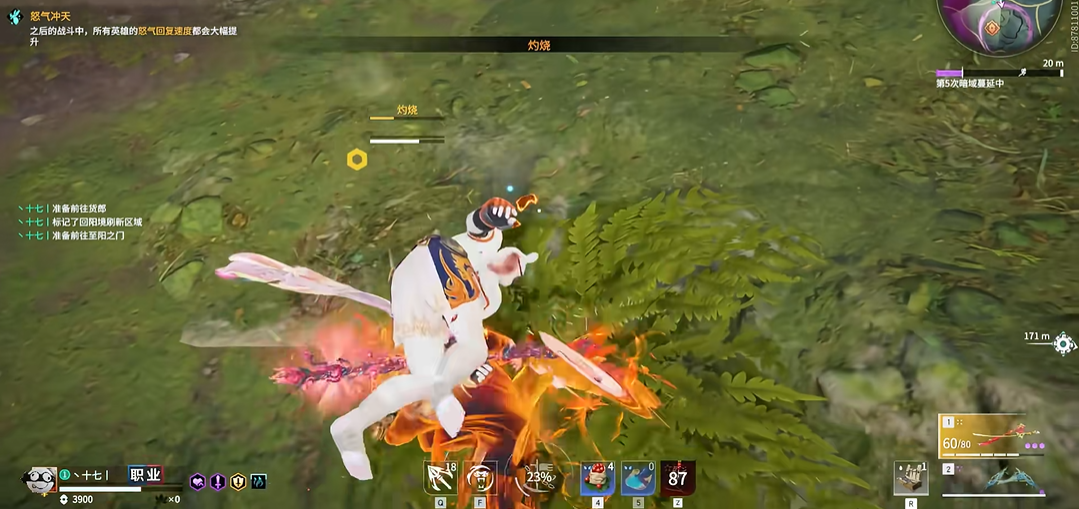Use the repair kit item slot
This screenshot has width=1079, height=509.
[x=910, y=479]
